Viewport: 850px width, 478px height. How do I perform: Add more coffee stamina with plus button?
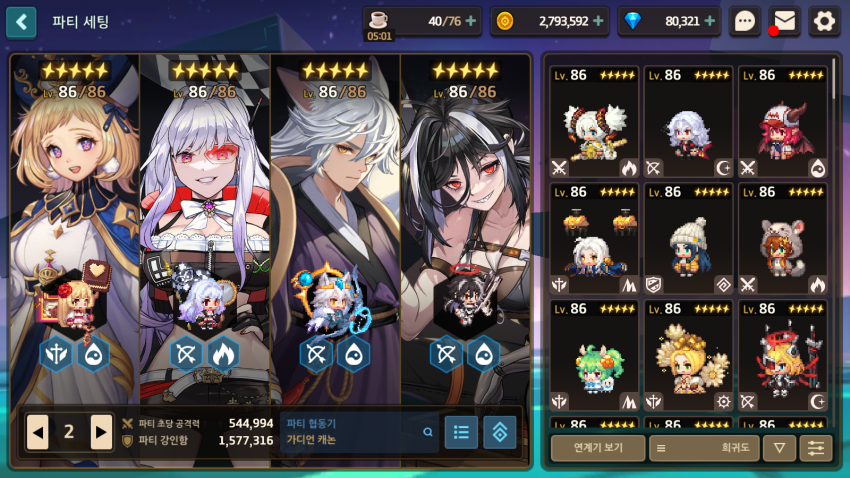[x=470, y=21]
